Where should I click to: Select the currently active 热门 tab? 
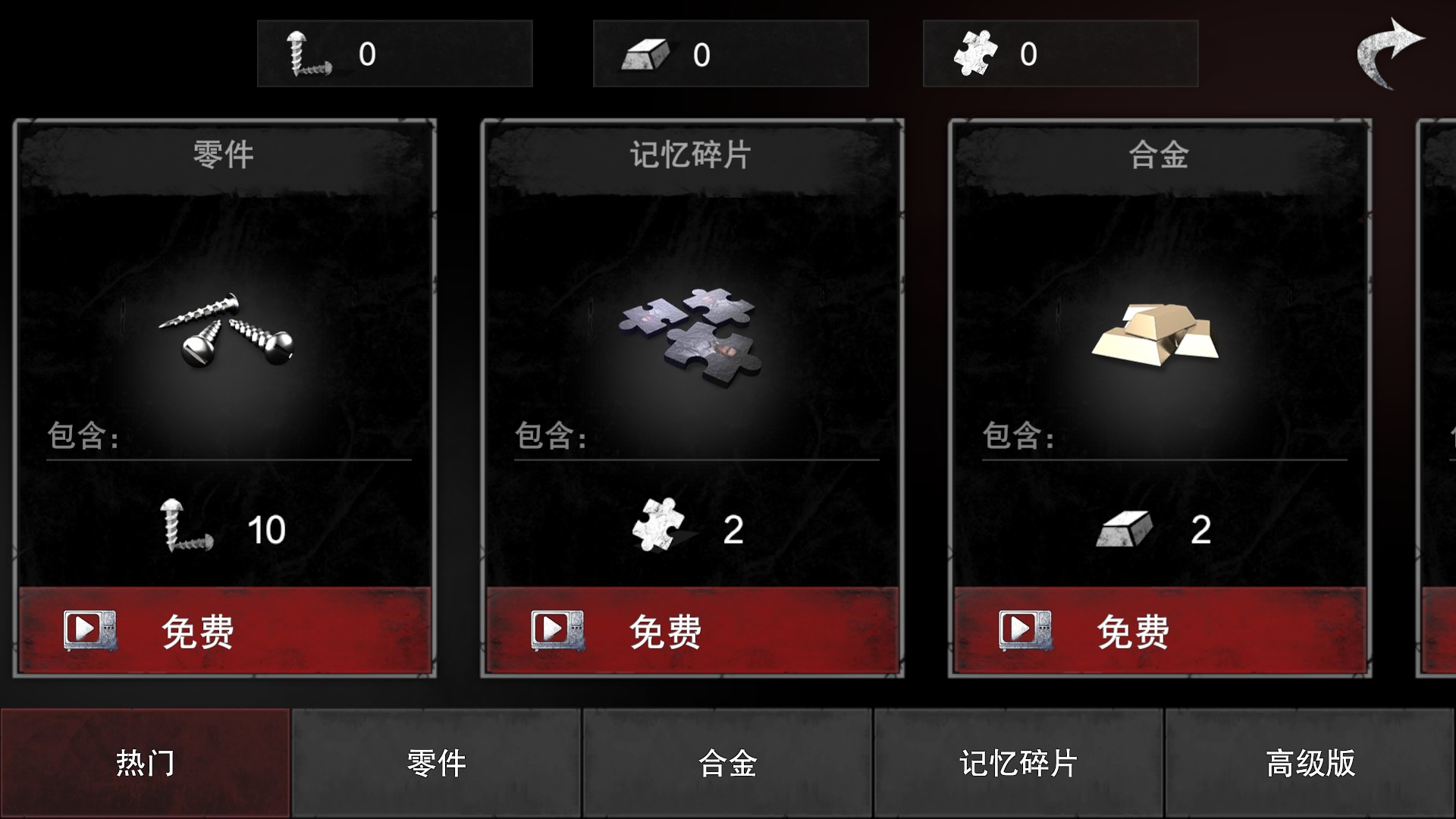144,764
